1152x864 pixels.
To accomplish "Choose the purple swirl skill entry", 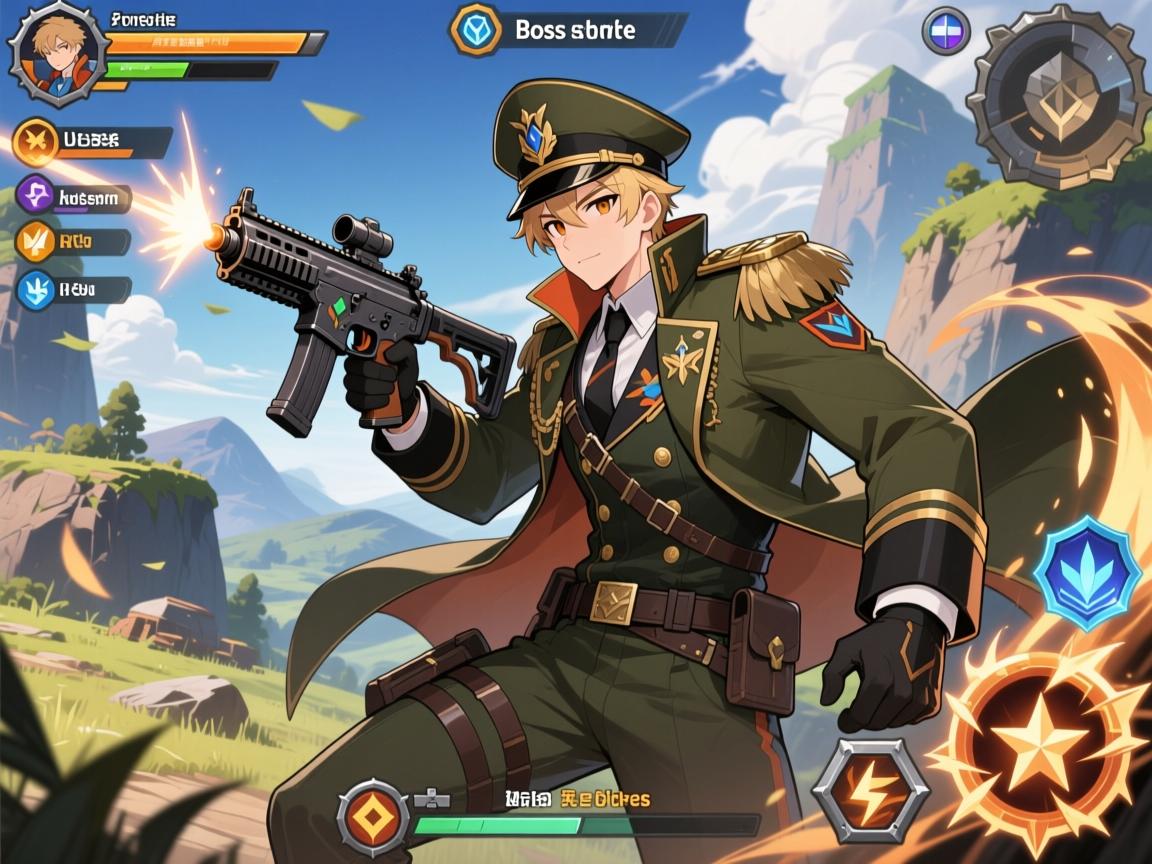I will (37, 196).
